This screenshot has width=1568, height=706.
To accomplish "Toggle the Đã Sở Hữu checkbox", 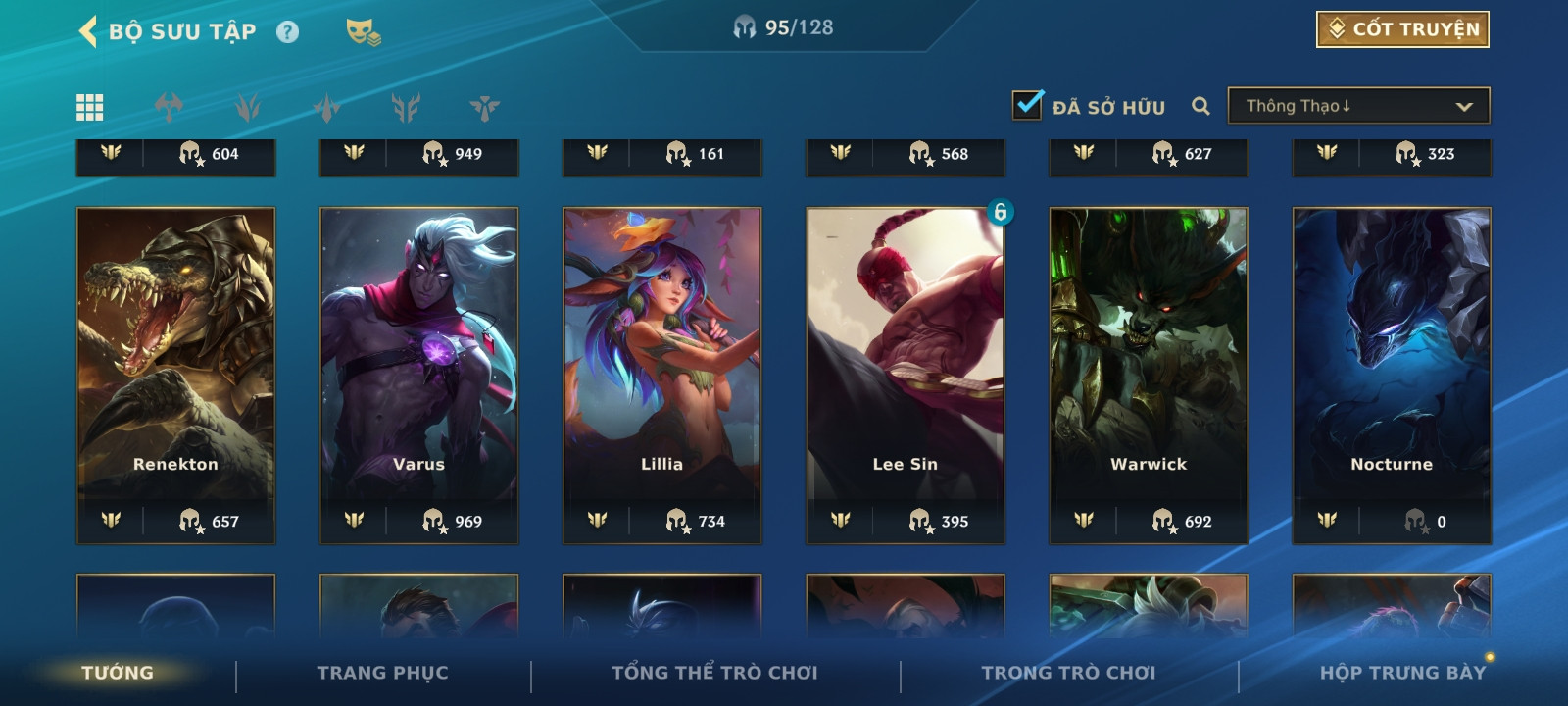I will (x=1027, y=105).
